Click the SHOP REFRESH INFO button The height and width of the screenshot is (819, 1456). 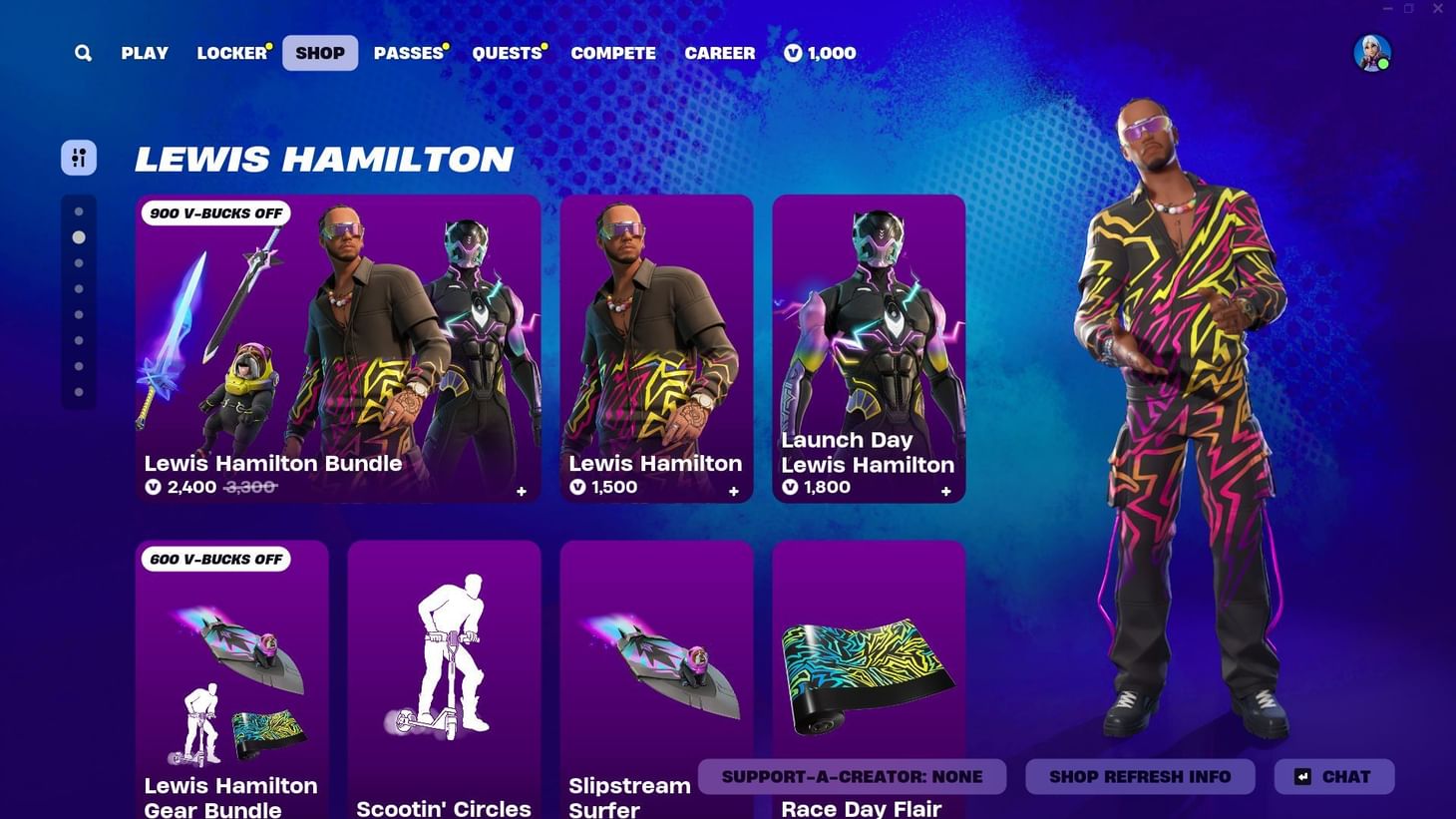[x=1139, y=776]
